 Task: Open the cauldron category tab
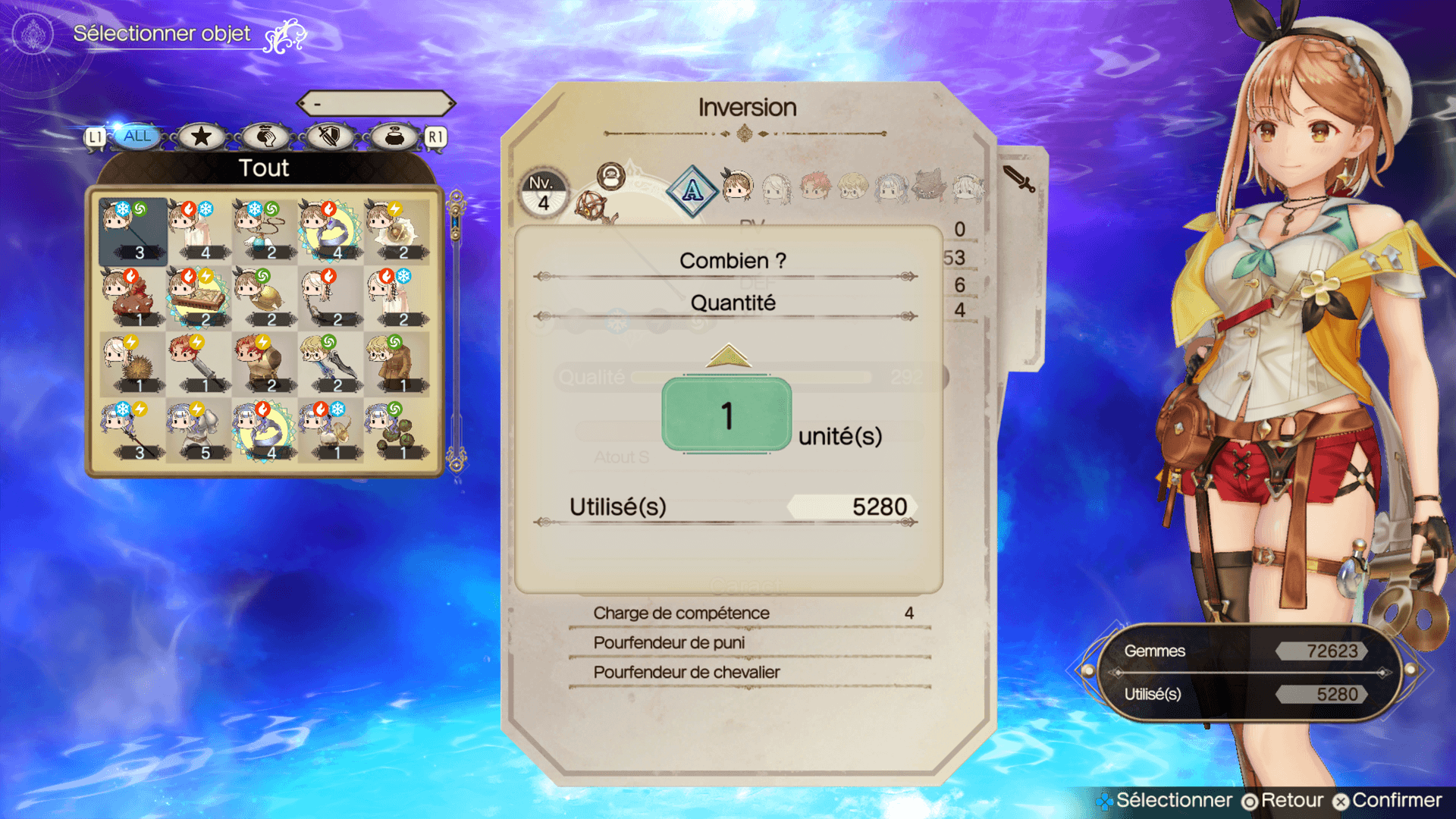point(394,136)
